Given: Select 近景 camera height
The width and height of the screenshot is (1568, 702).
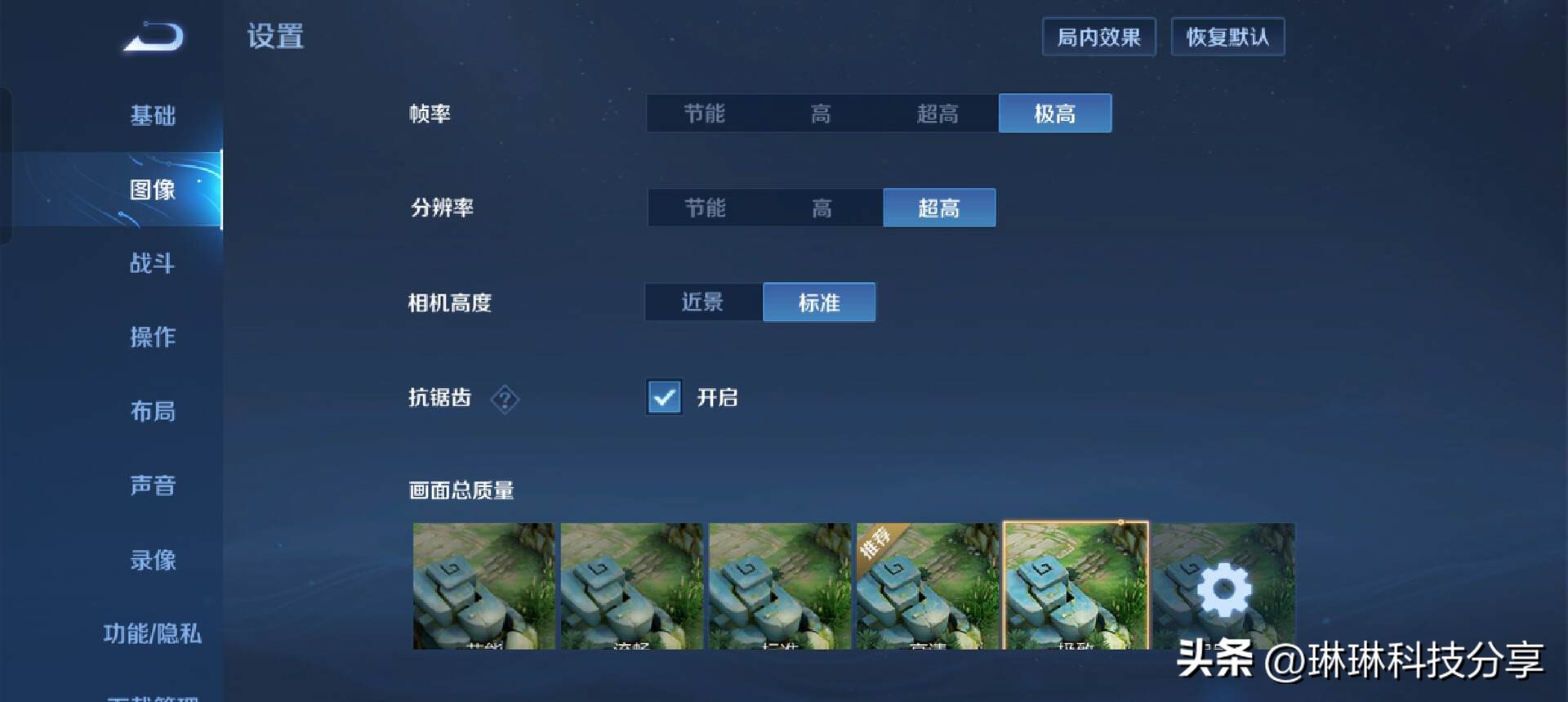Looking at the screenshot, I should (702, 302).
